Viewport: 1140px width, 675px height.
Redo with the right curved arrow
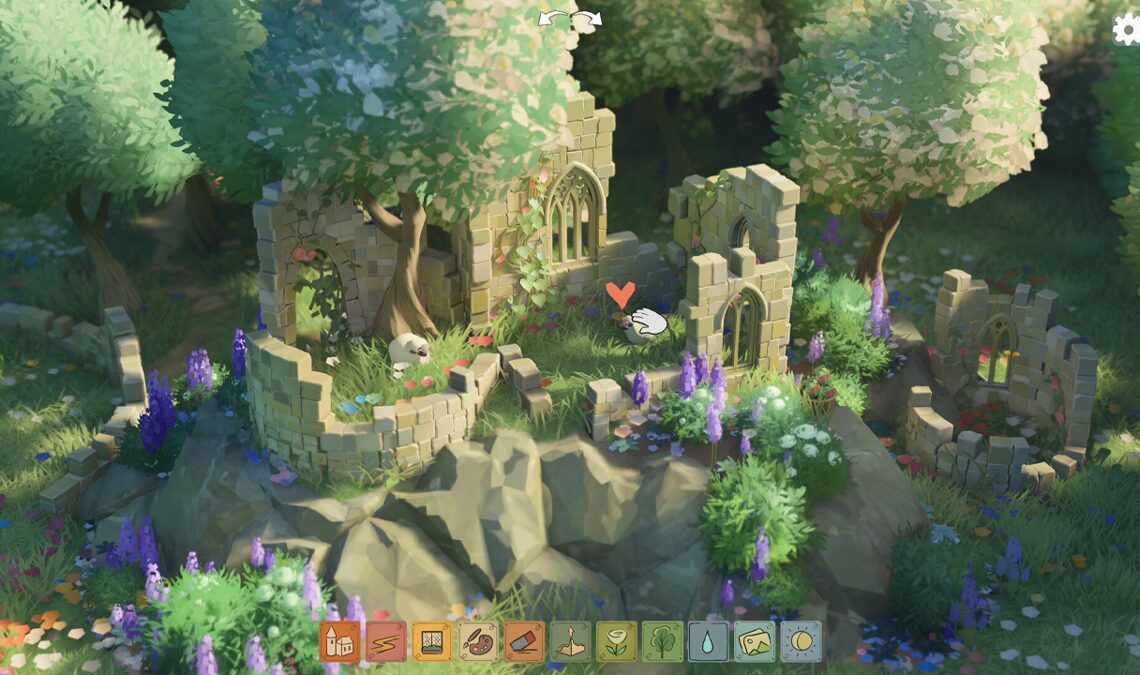coord(590,18)
